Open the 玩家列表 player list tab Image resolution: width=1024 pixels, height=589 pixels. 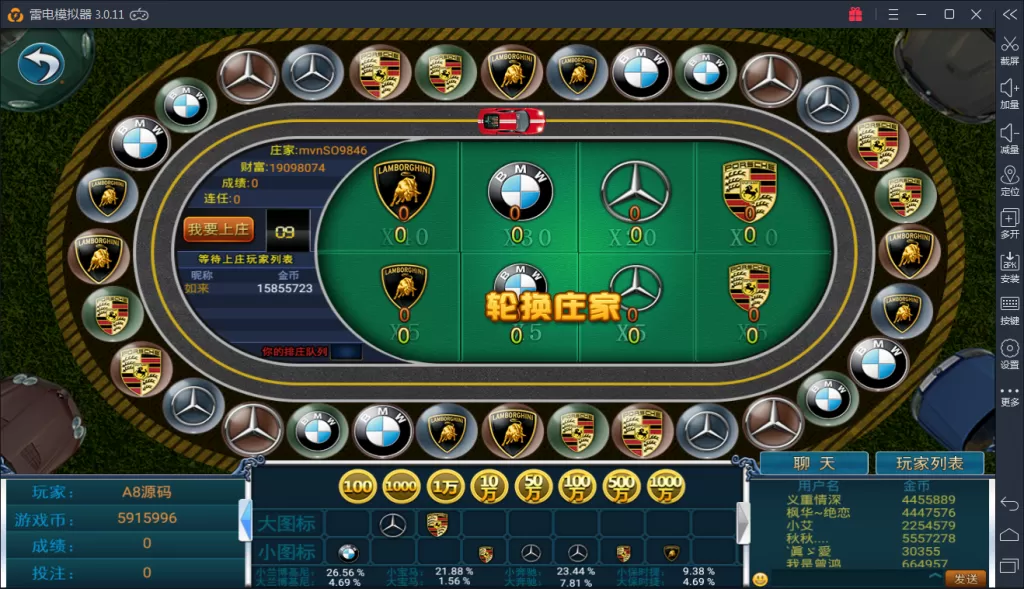click(929, 463)
